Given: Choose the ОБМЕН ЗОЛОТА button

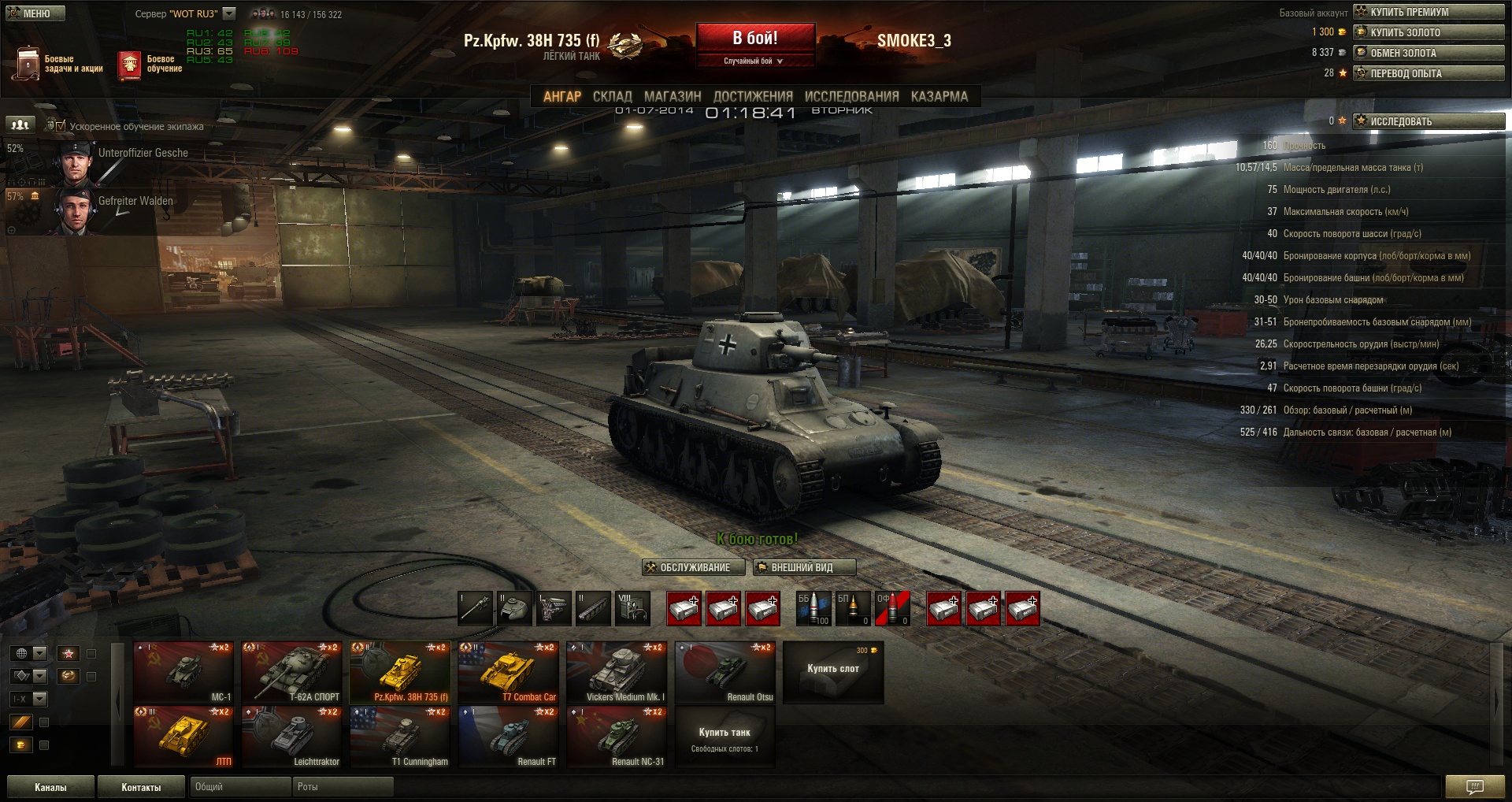Looking at the screenshot, I should (1429, 53).
